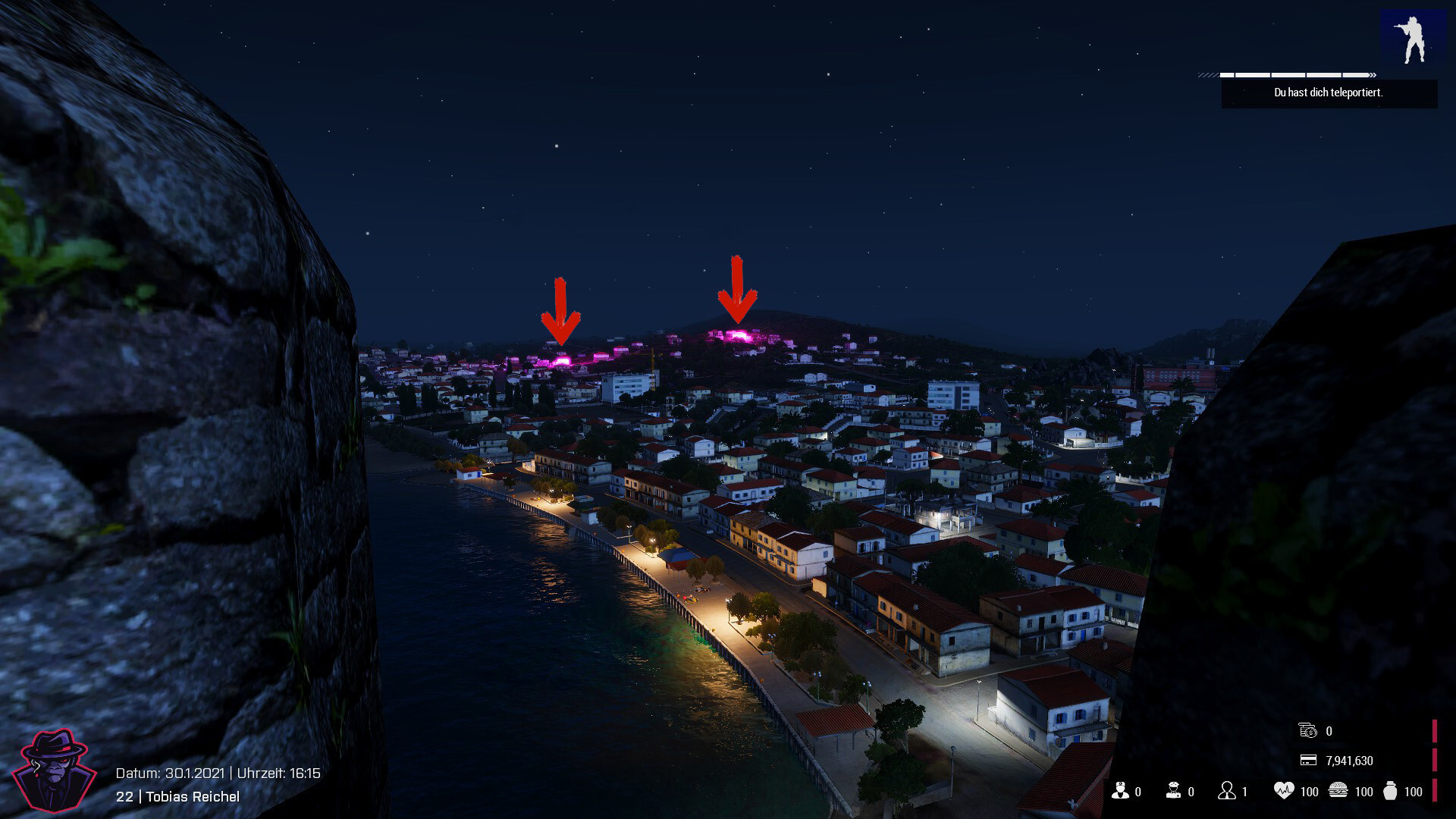Click the soldier stance indicator icon
Image resolution: width=1456 pixels, height=819 pixels.
tap(1412, 38)
